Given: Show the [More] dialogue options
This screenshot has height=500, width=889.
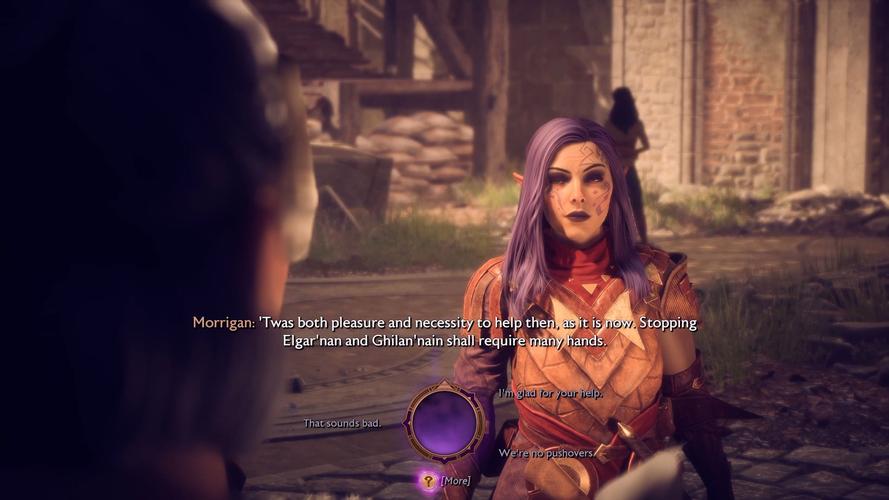Looking at the screenshot, I should tap(454, 480).
